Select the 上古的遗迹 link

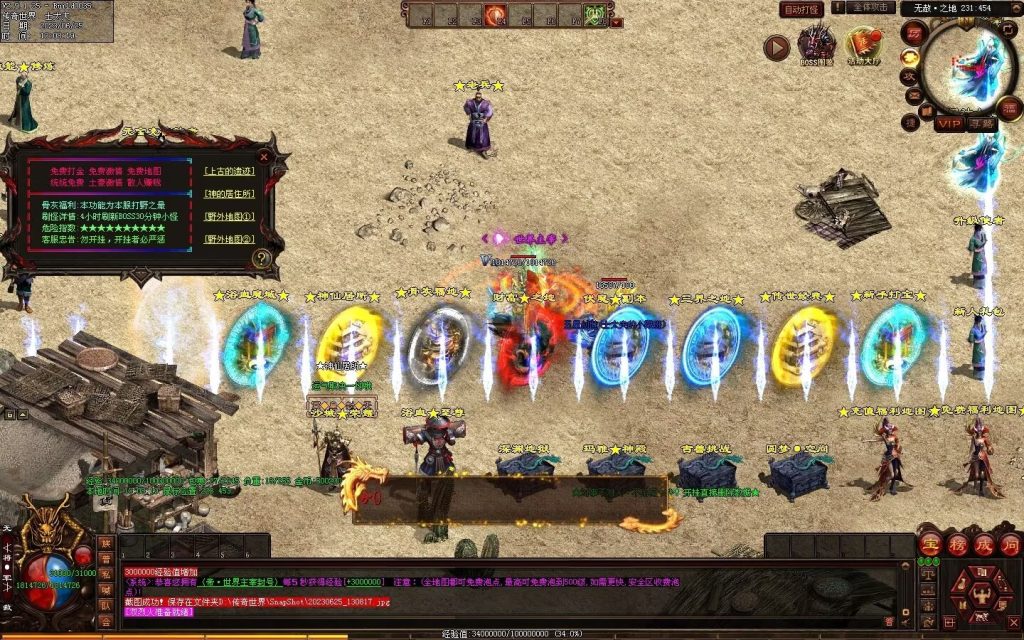coord(227,171)
